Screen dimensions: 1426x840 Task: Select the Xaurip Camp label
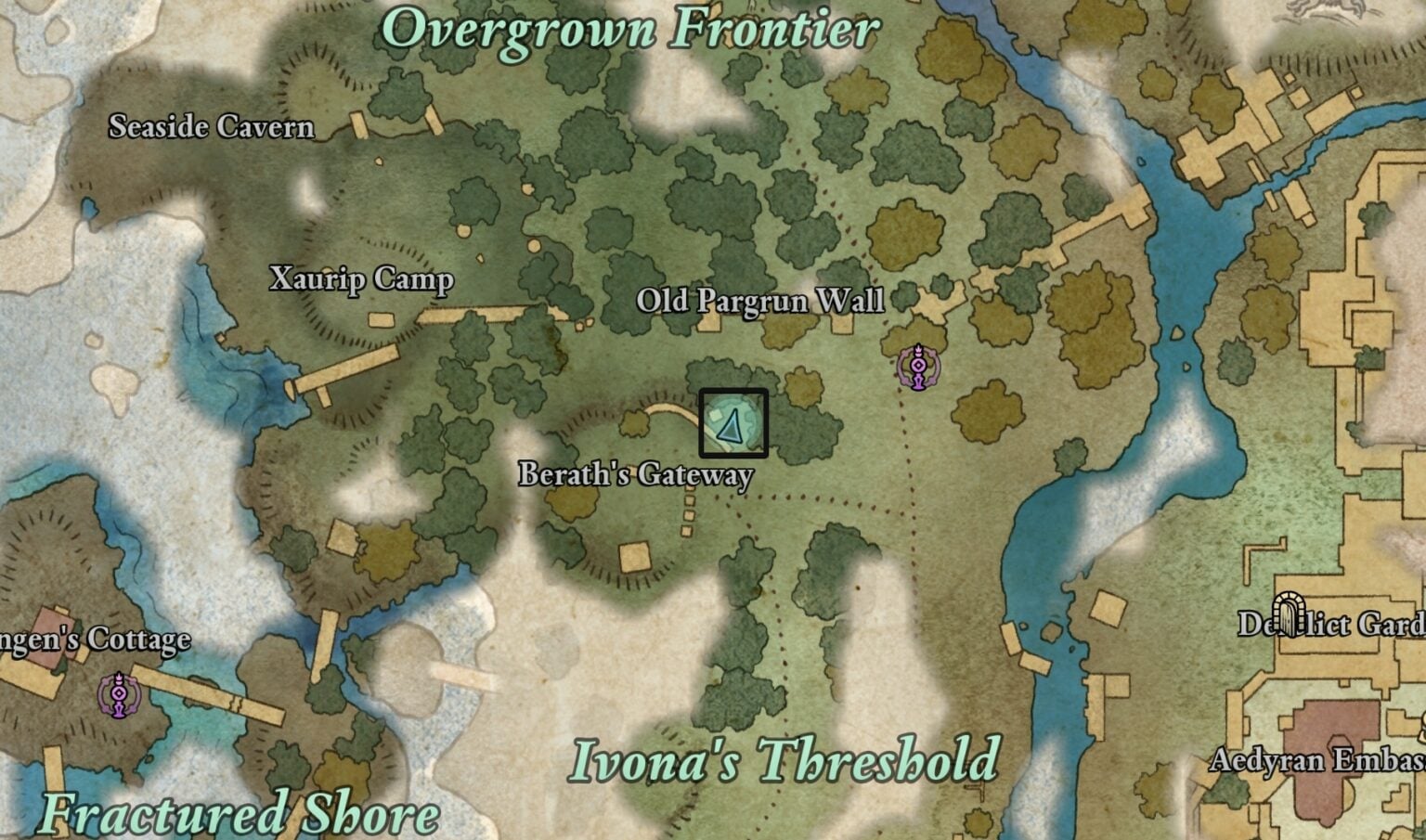coord(360,279)
